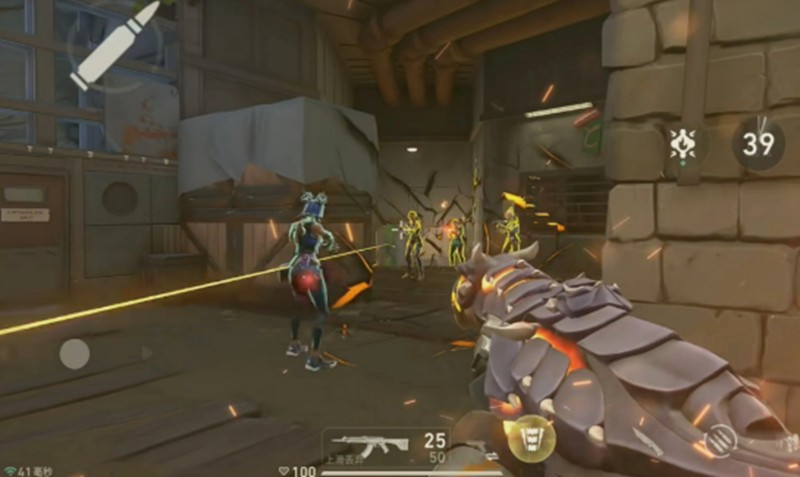The height and width of the screenshot is (477, 800).
Task: Touch the movement joystick knob
Action: point(75,353)
